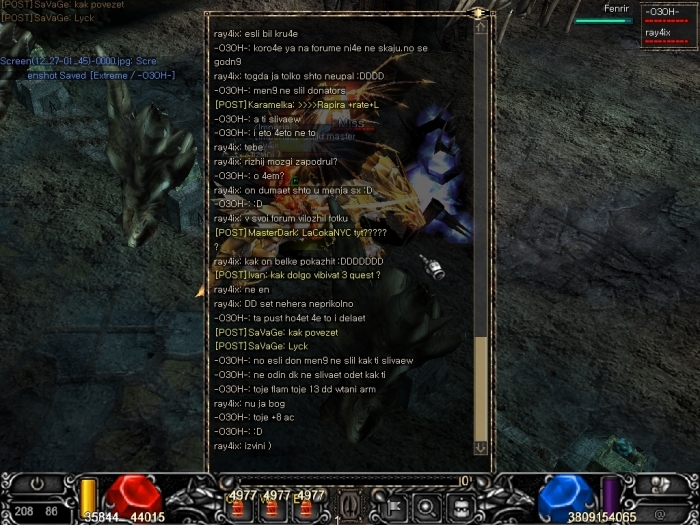
Task: Open the flag-icon button in bottom bar
Action: point(393,506)
